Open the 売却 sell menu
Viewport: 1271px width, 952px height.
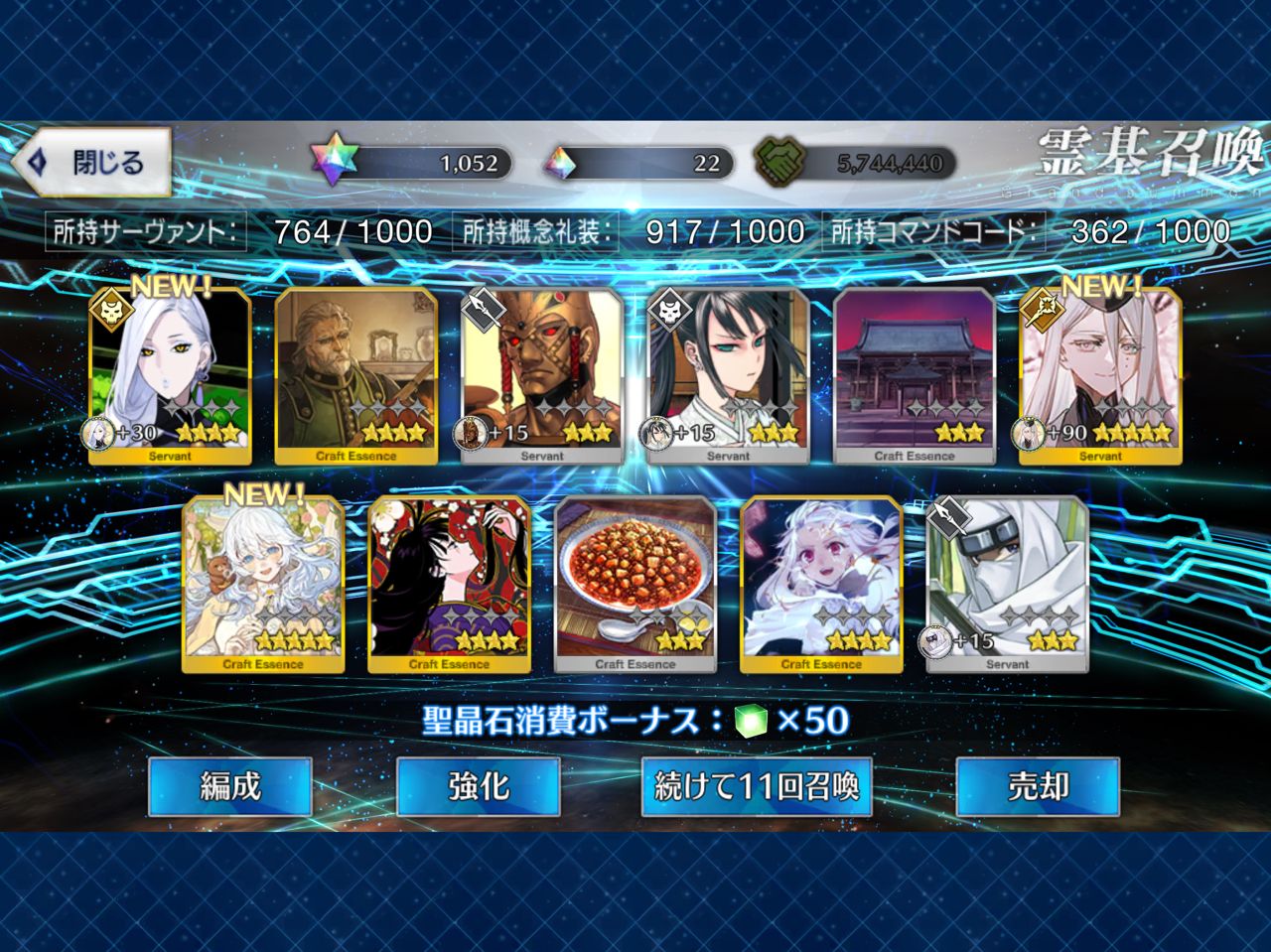click(1038, 786)
